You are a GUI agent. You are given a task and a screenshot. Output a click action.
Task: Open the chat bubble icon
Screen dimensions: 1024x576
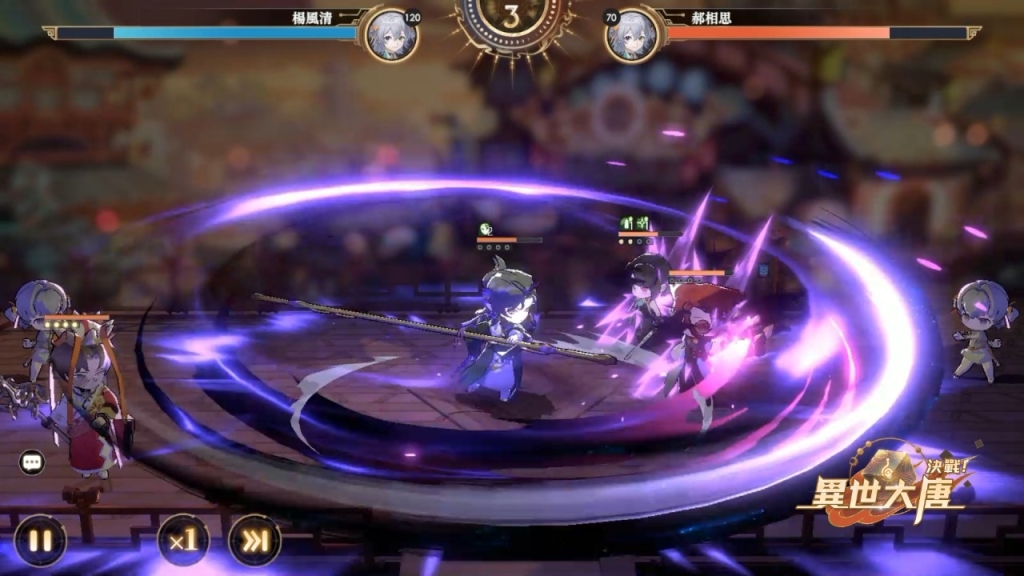32,462
